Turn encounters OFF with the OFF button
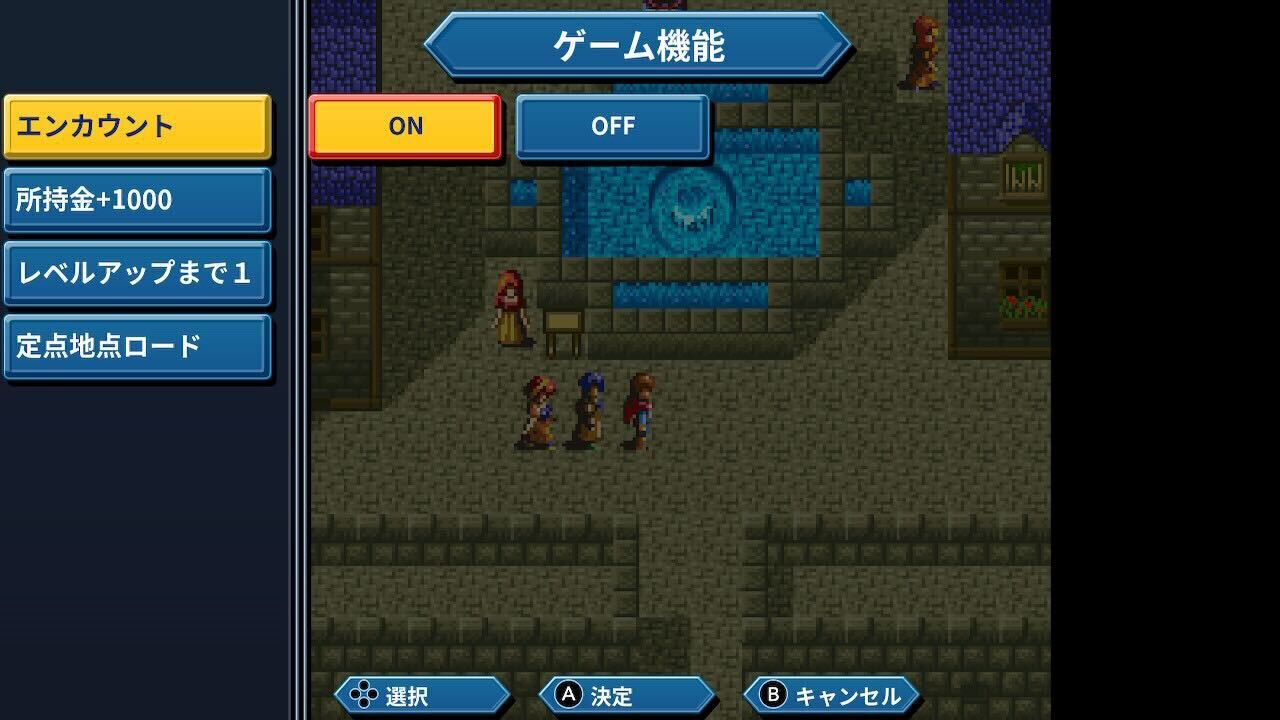The height and width of the screenshot is (720, 1280). click(611, 126)
